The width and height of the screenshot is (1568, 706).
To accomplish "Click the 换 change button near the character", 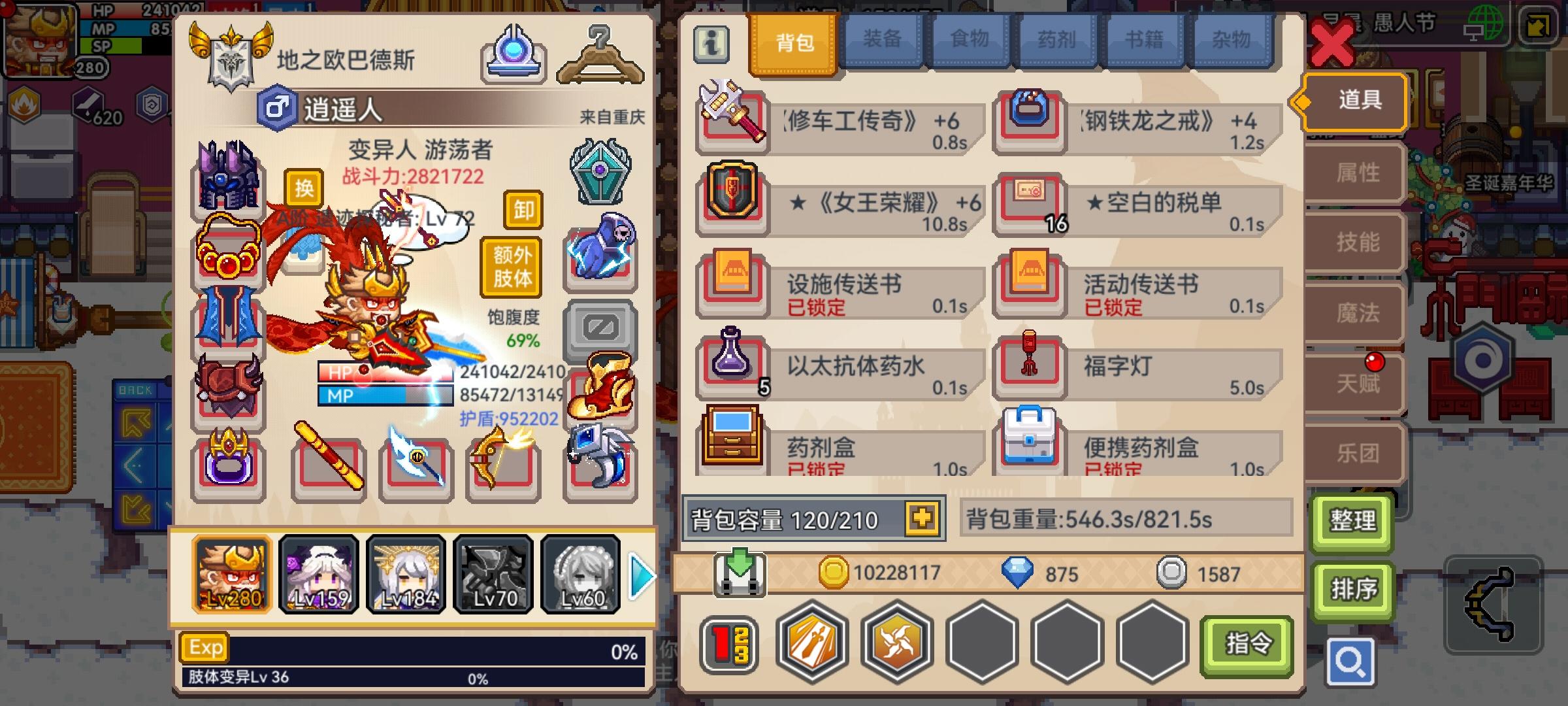I will coord(304,187).
